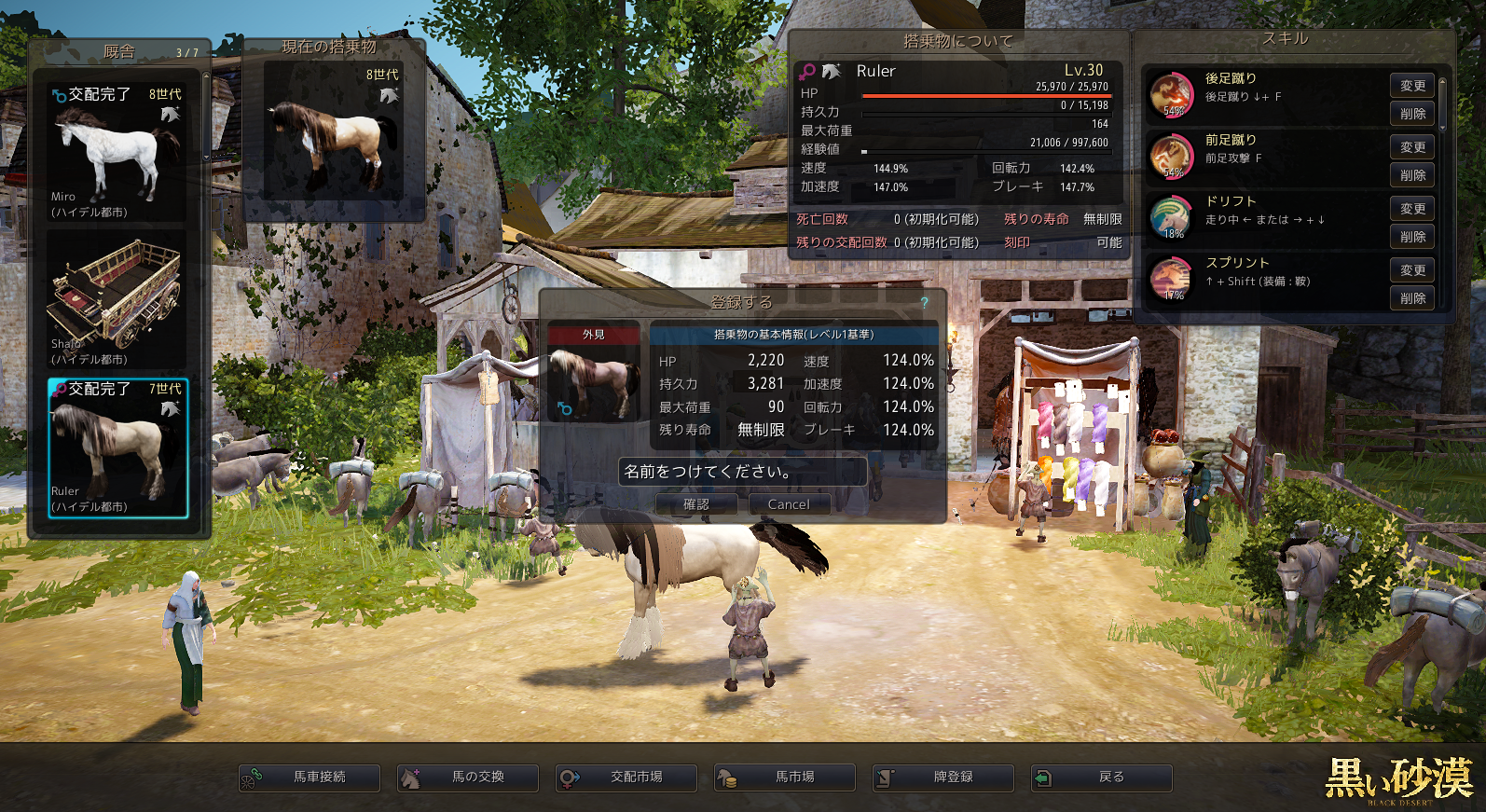Select the white horse Miro in the stable
Viewport: 1486px width, 812px height.
[x=117, y=152]
